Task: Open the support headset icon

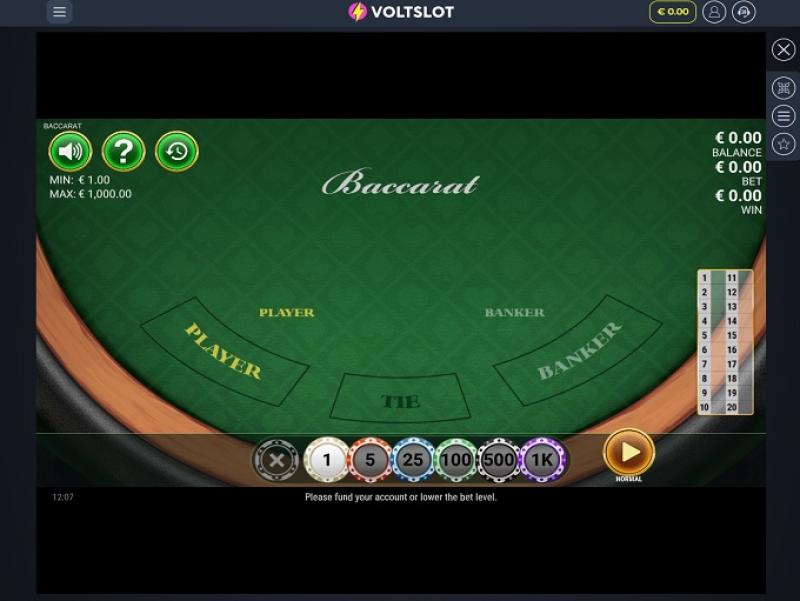Action: pyautogui.click(x=744, y=12)
